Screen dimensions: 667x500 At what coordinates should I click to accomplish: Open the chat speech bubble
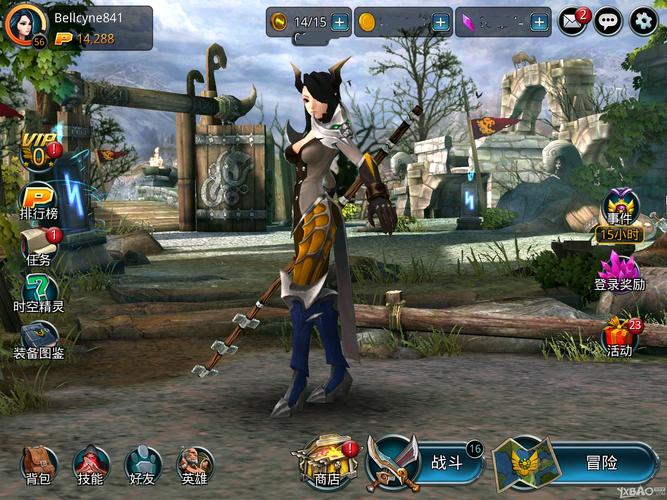[x=608, y=21]
